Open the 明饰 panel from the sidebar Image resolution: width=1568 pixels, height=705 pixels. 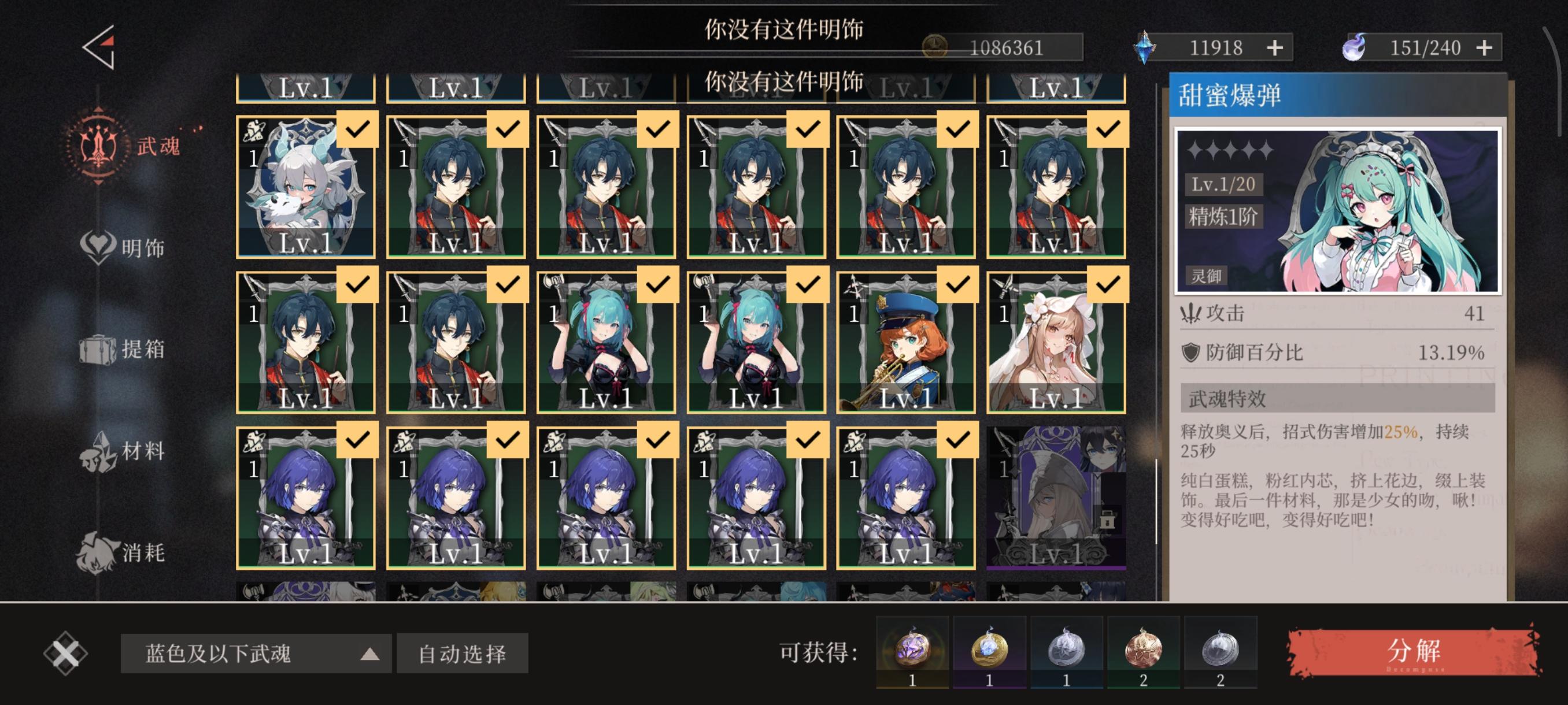128,248
